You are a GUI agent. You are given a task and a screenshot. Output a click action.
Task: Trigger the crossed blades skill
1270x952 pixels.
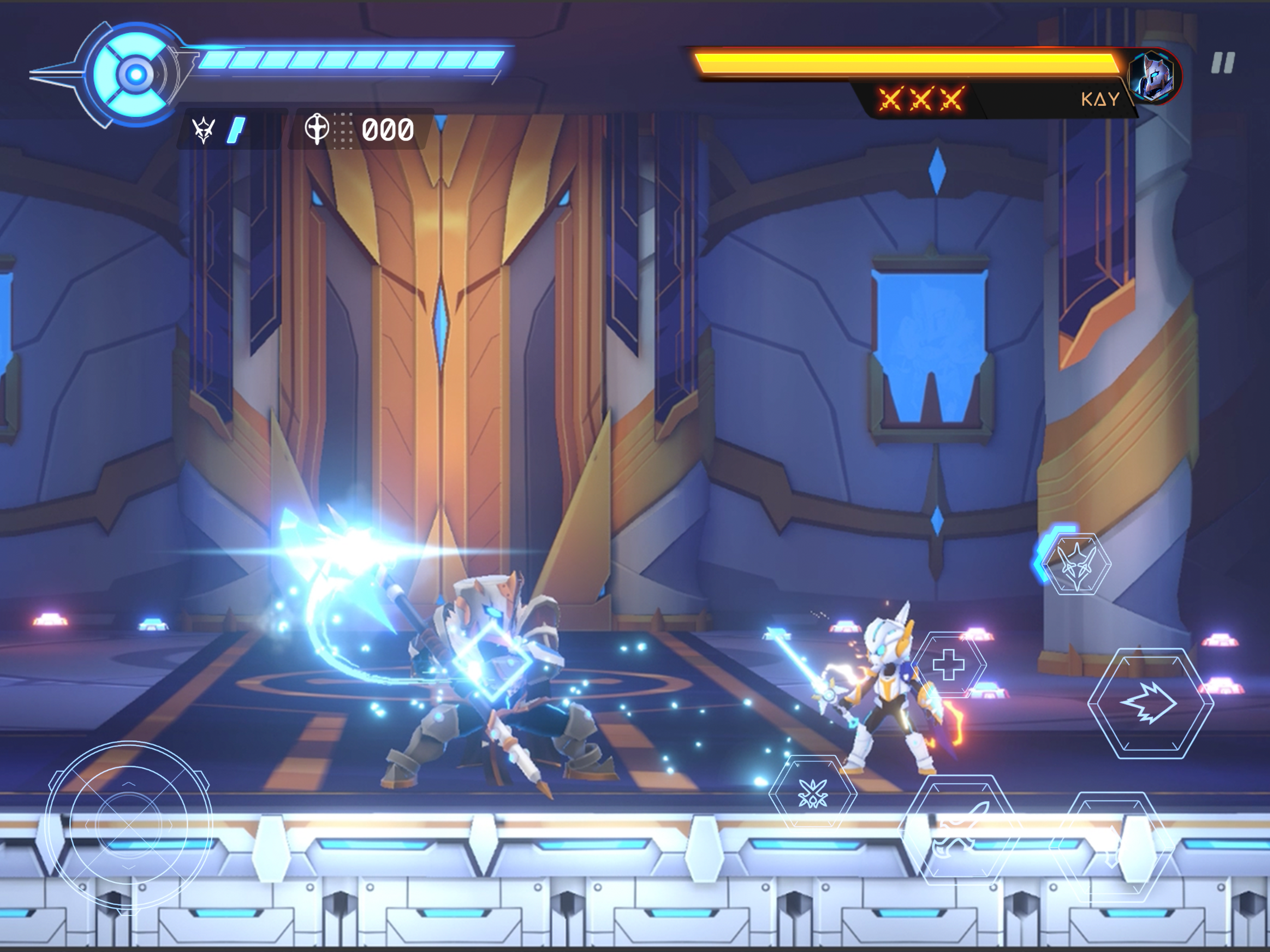[813, 793]
